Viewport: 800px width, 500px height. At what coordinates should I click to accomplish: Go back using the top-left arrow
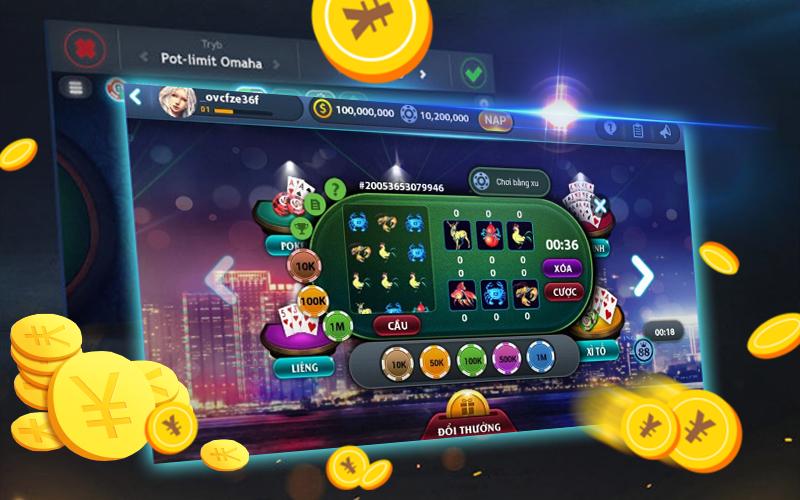click(135, 97)
